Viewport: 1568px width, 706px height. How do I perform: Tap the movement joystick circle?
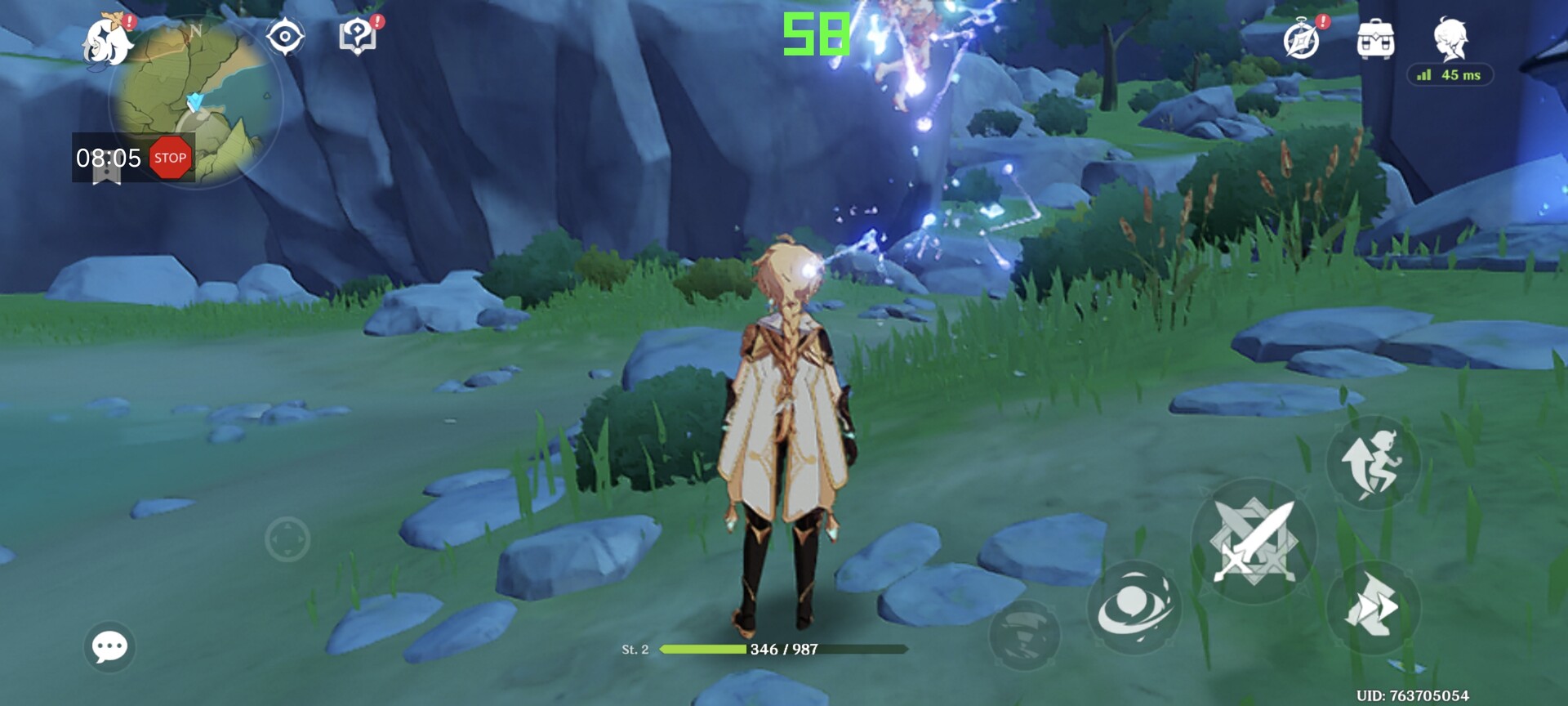[287, 539]
